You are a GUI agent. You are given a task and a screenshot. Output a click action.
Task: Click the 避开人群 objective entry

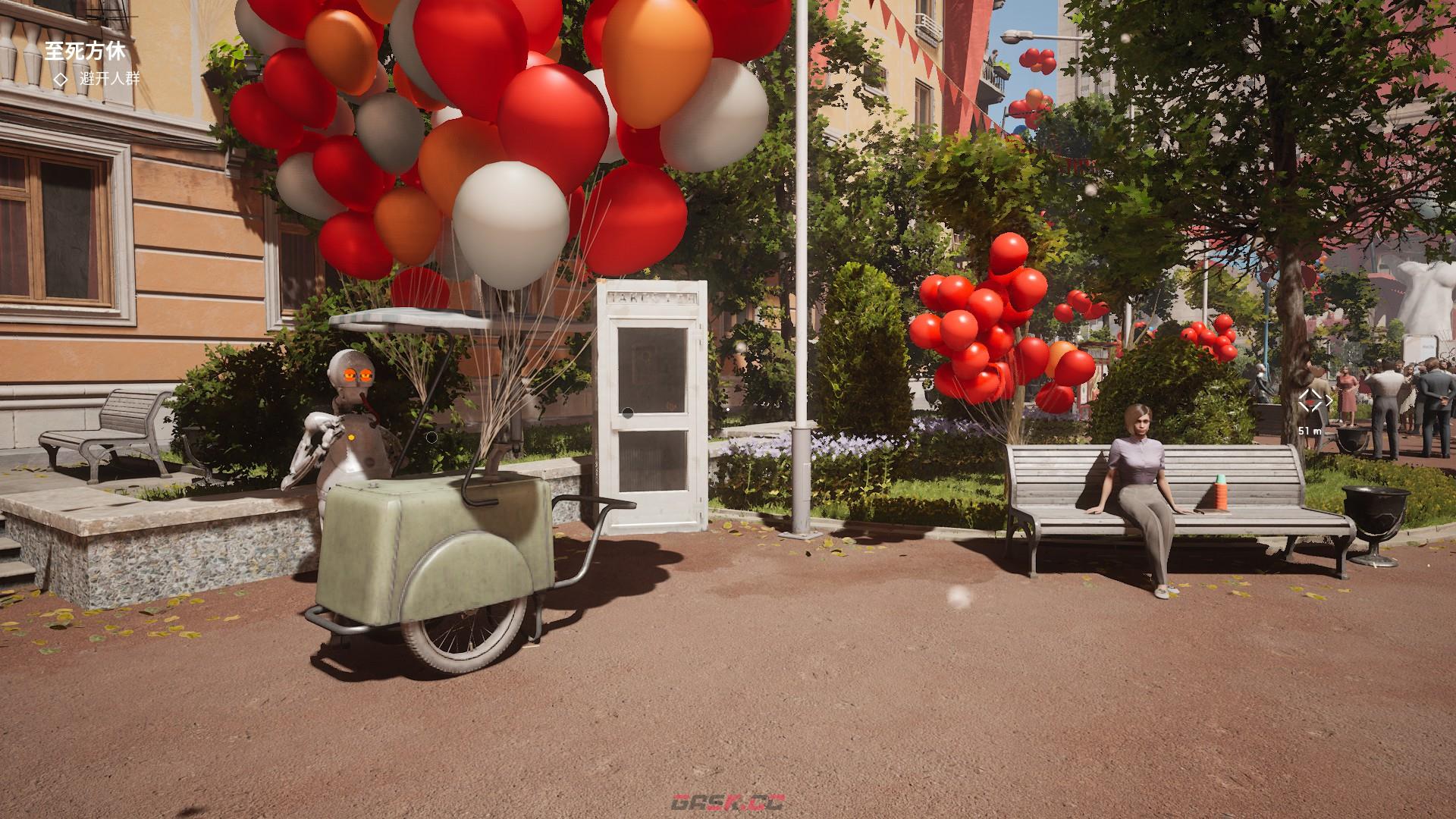pyautogui.click(x=109, y=78)
